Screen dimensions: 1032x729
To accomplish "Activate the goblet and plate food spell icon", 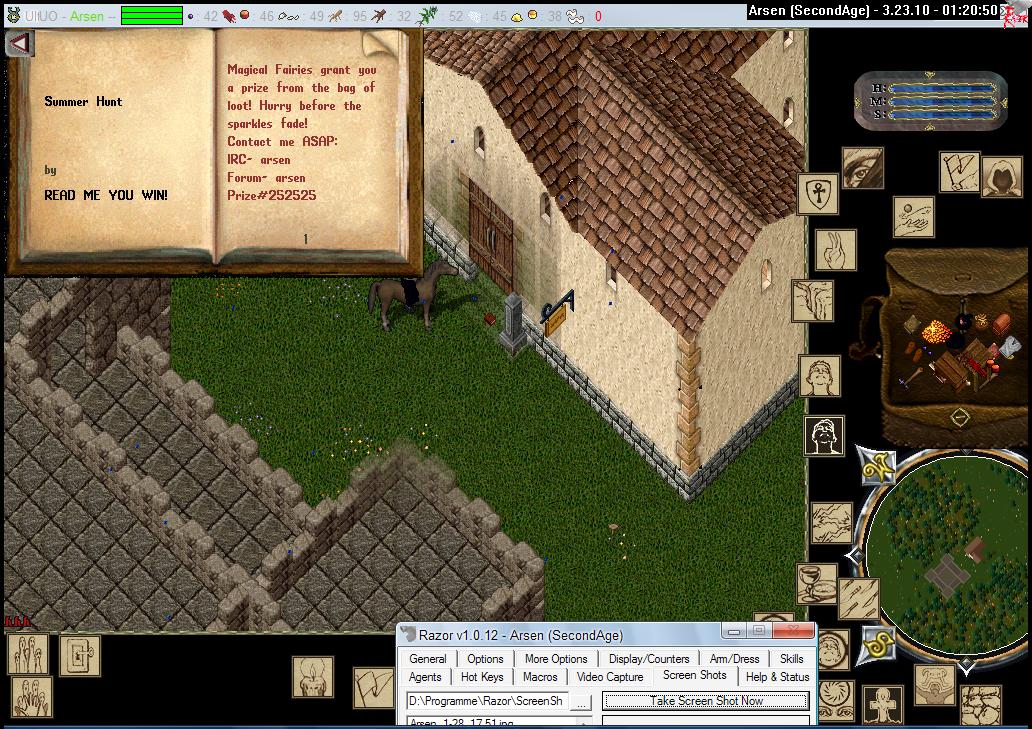I will click(x=816, y=584).
